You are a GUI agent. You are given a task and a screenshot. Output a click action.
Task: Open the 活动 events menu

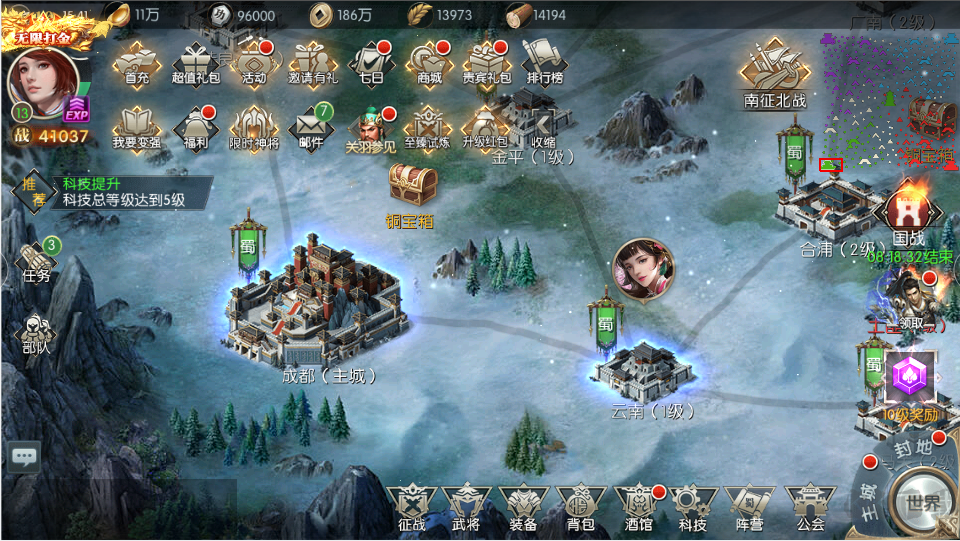(254, 62)
